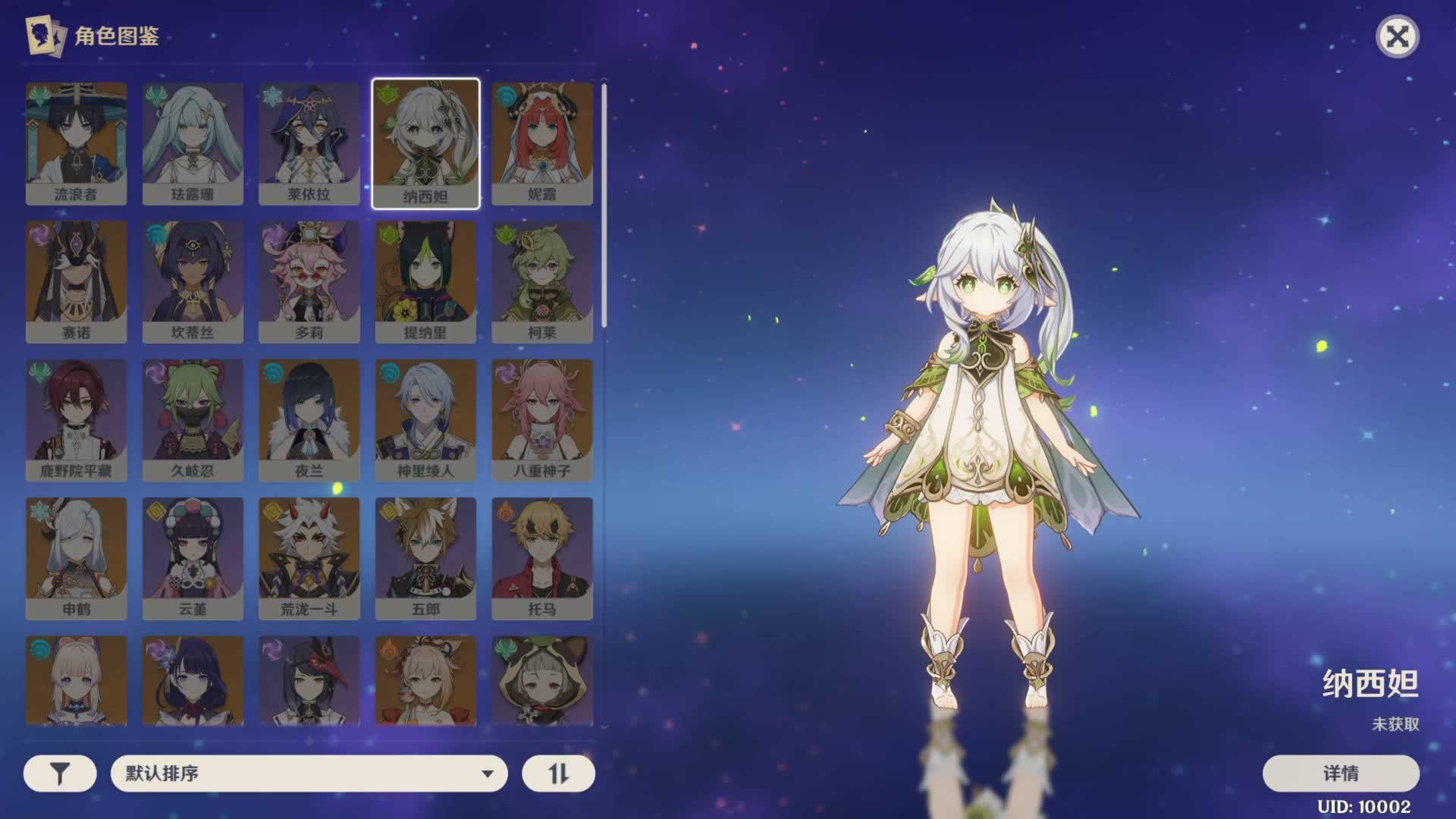The image size is (1456, 819).
Task: Pick the 夜兰 character card
Action: (x=309, y=420)
